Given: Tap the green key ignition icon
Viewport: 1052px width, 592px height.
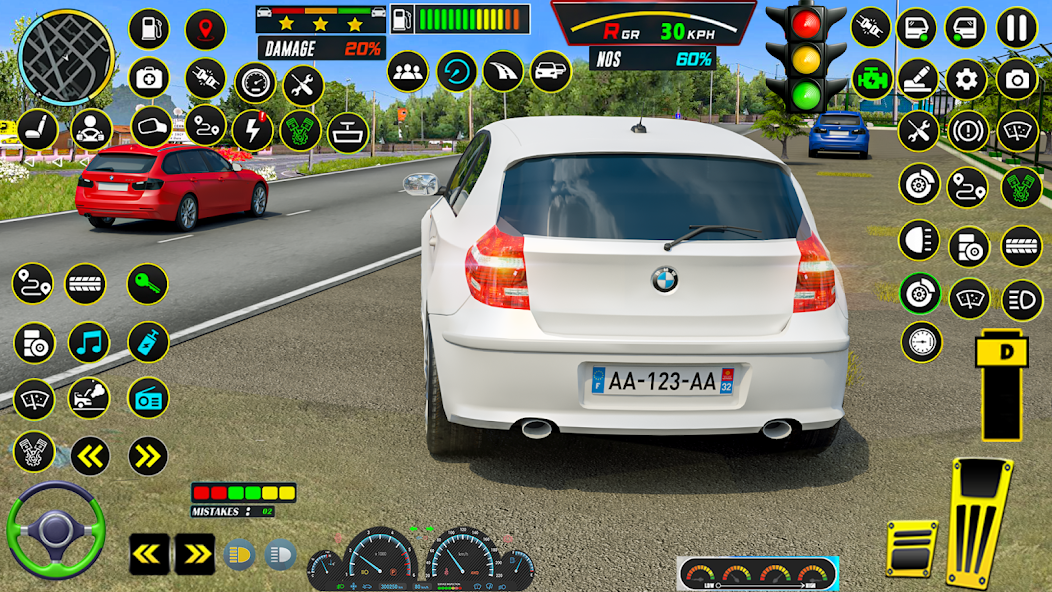Looking at the screenshot, I should click(147, 284).
